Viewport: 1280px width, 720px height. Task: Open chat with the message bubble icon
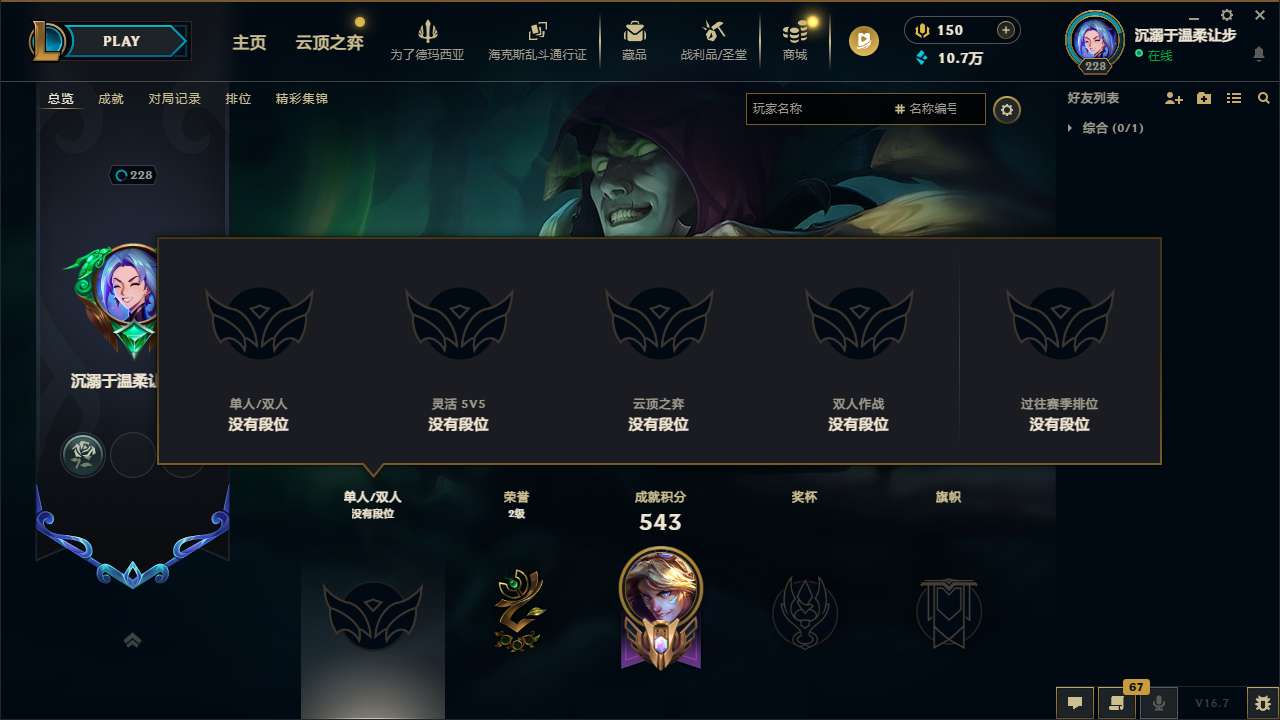(1074, 703)
